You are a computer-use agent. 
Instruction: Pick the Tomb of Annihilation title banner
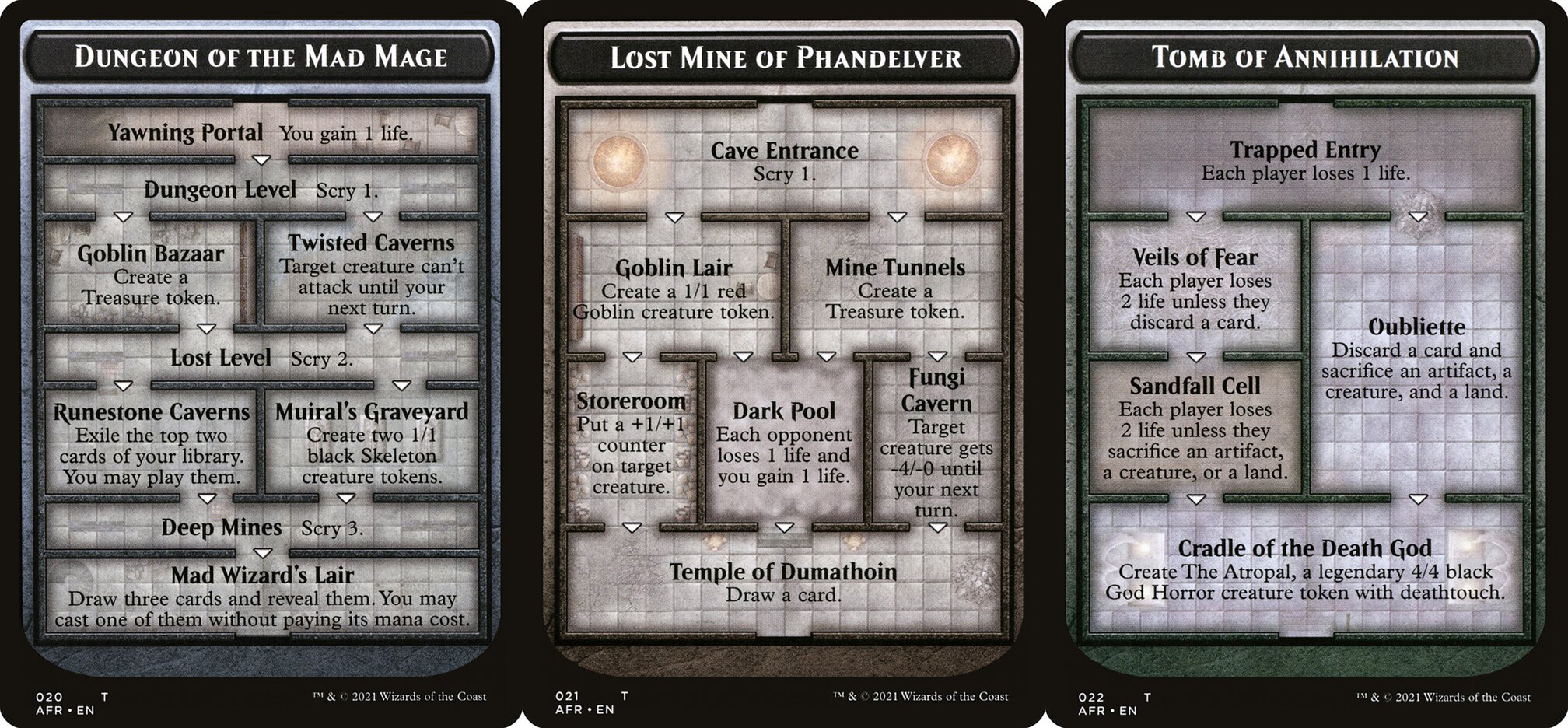pos(1305,58)
